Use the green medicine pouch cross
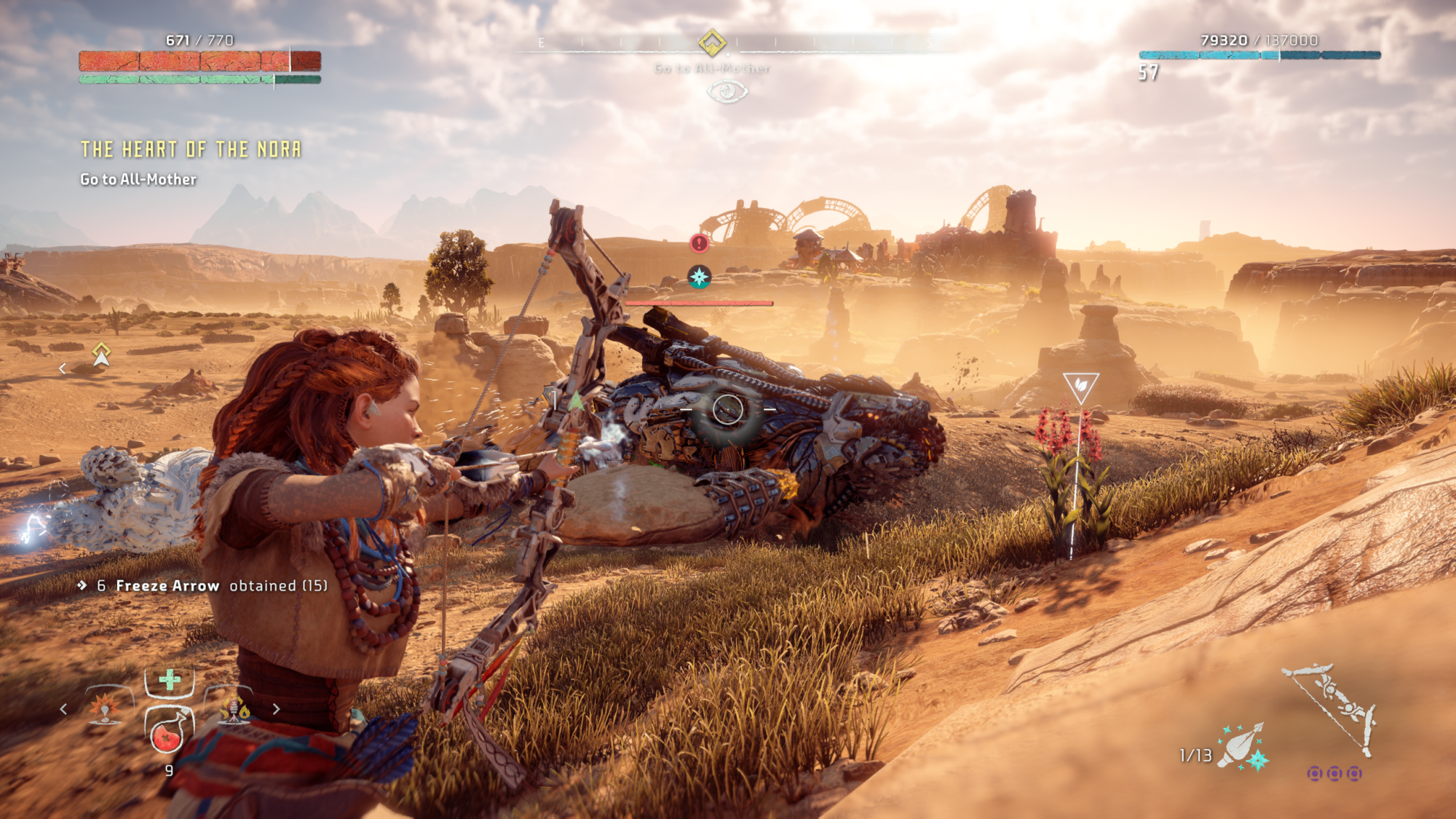The image size is (1456, 819). [x=170, y=680]
